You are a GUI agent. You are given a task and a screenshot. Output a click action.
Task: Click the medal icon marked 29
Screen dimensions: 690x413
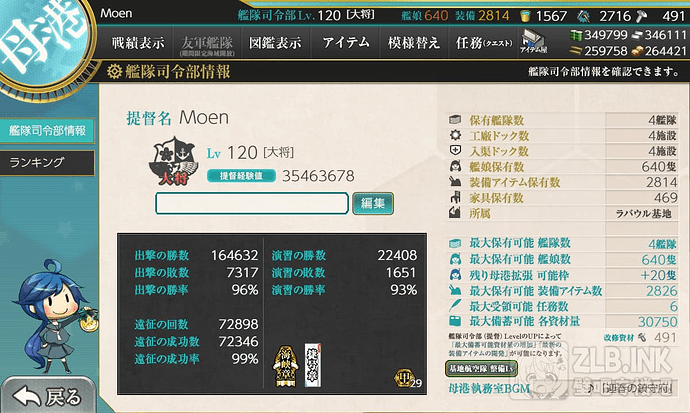tap(405, 378)
